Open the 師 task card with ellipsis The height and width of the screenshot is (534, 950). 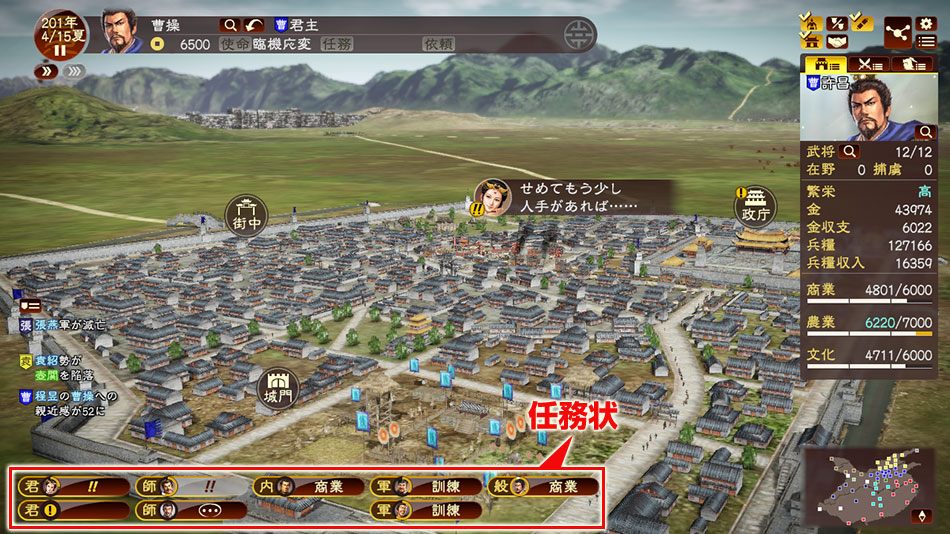coord(191,510)
